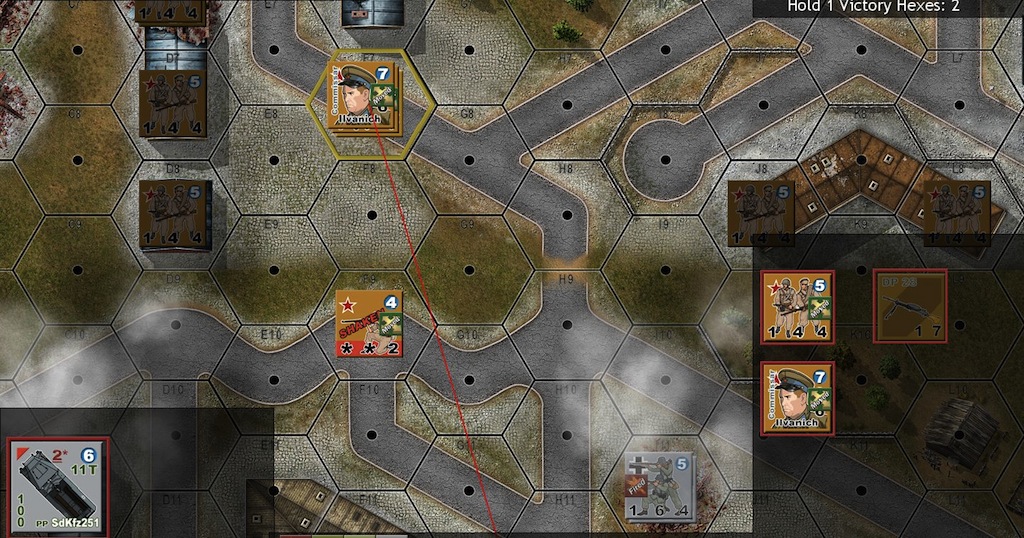
Task: Select the German squad marked Fired
Action: coord(659,486)
